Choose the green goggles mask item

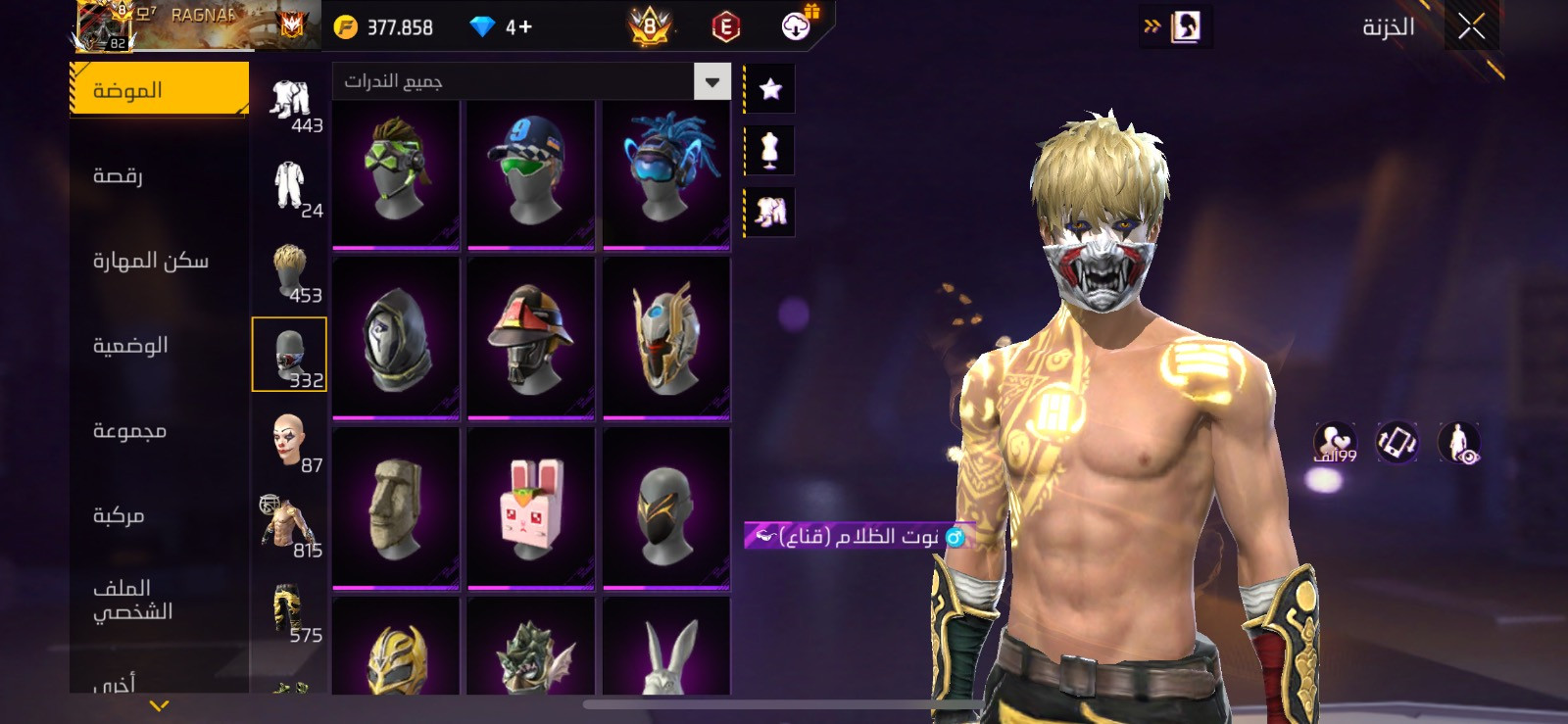point(396,172)
